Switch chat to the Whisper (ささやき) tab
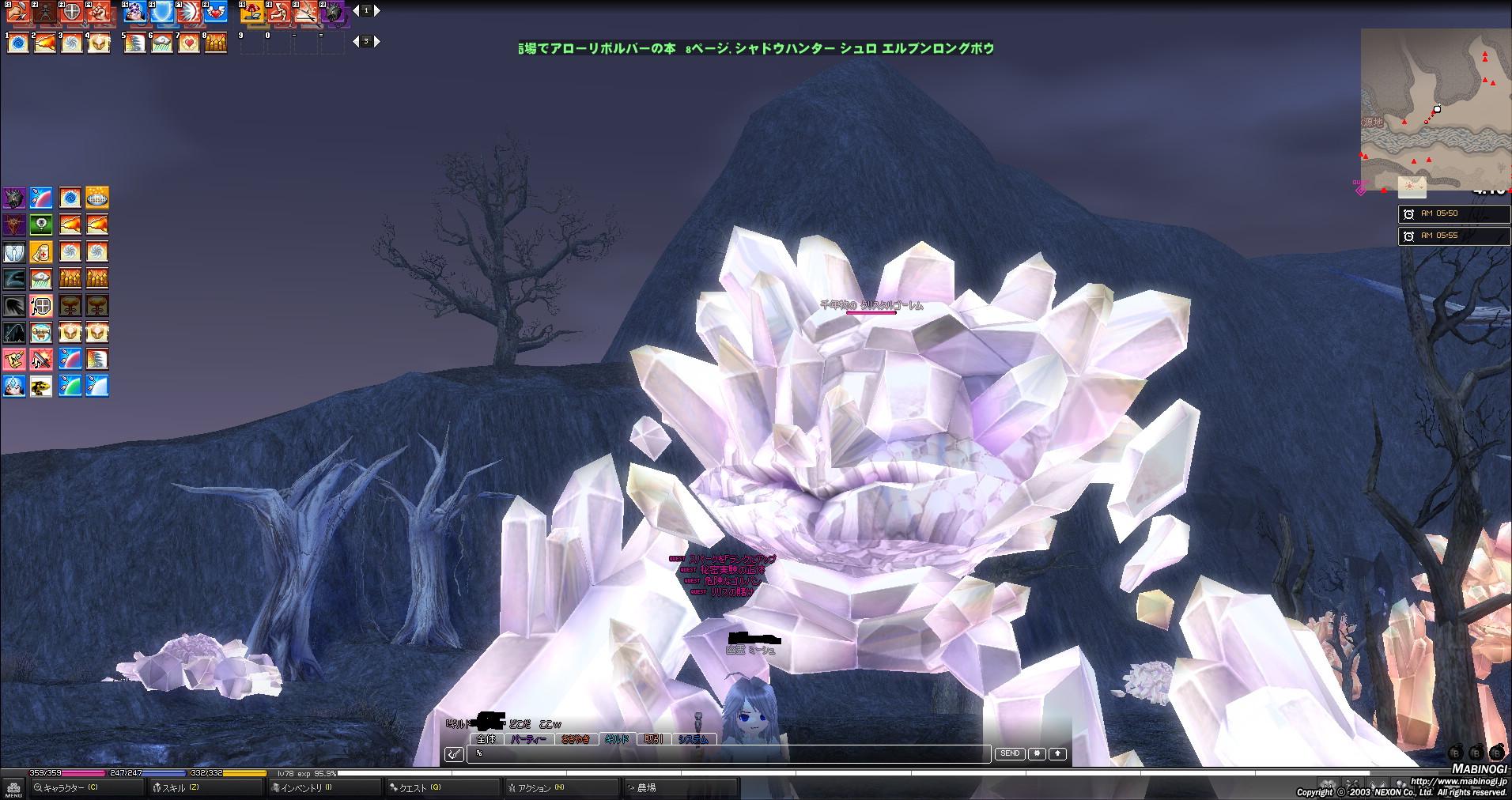 click(x=575, y=740)
